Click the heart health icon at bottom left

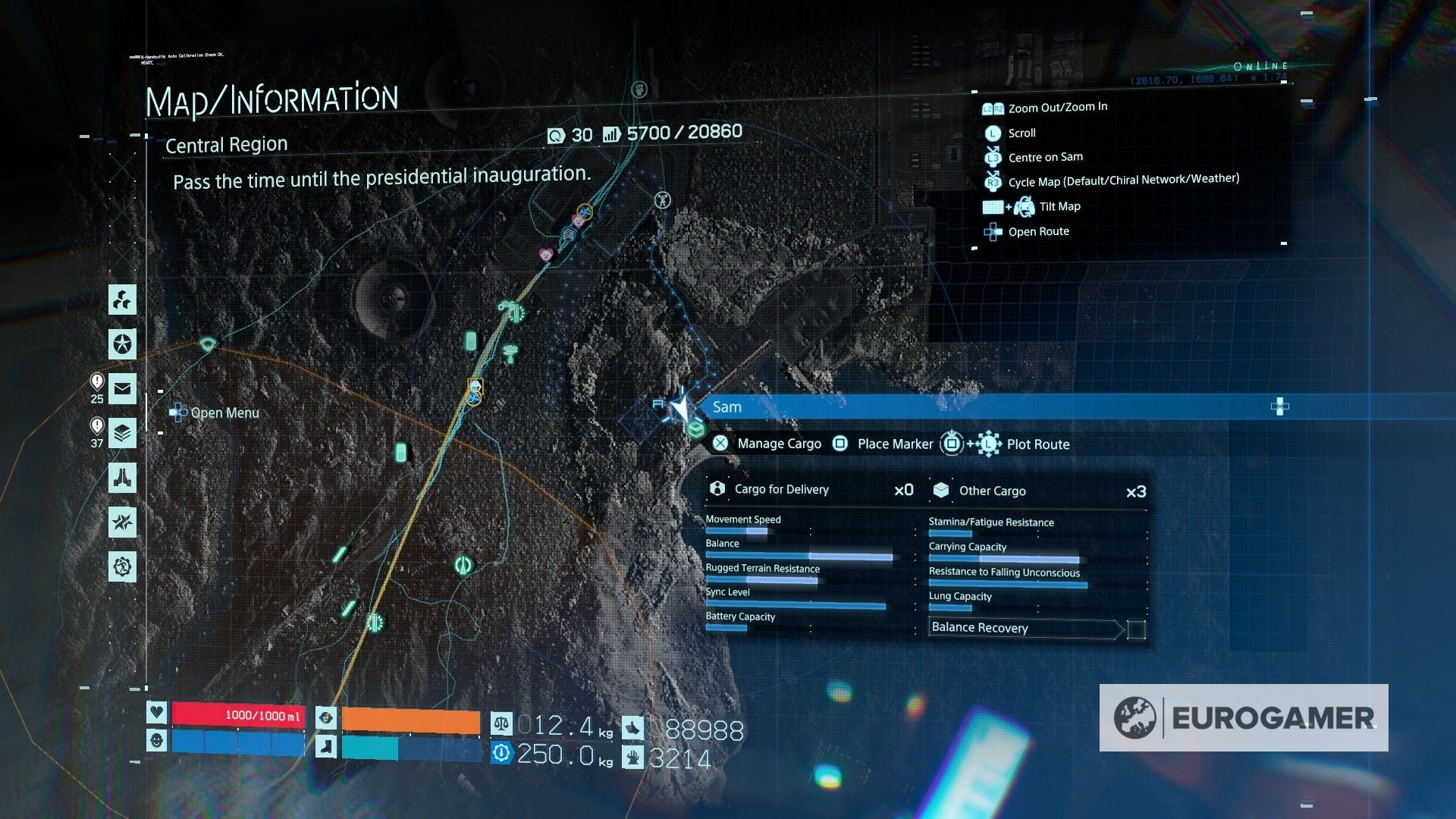tap(157, 712)
